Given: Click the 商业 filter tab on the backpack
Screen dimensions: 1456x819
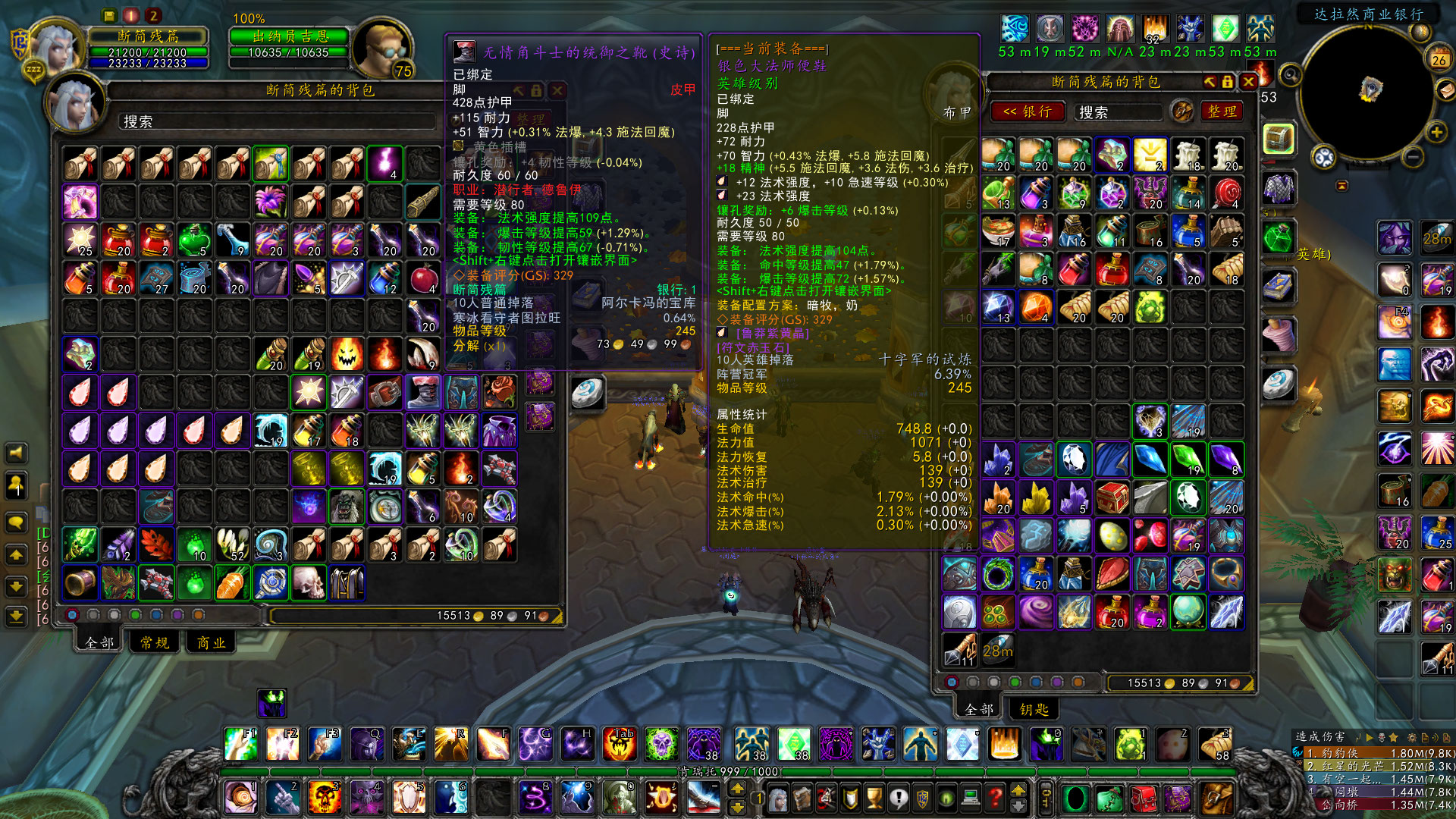Looking at the screenshot, I should pos(212,642).
